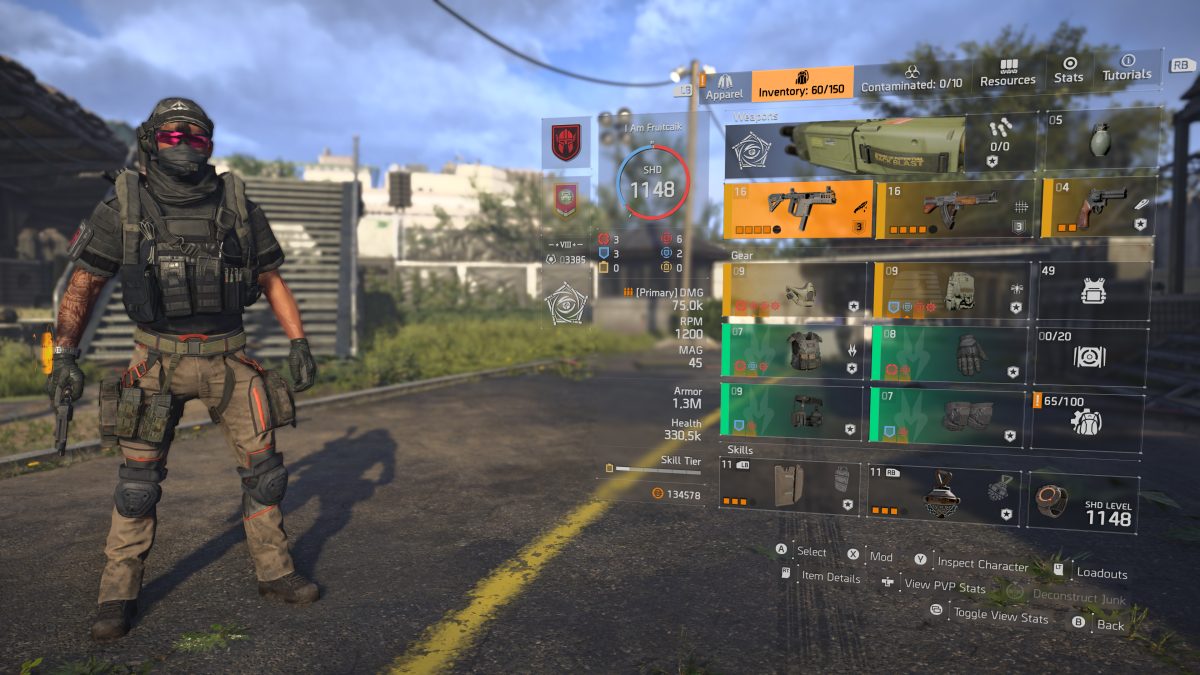
Task: Select the green specialization launcher weapon slot
Action: 846,148
